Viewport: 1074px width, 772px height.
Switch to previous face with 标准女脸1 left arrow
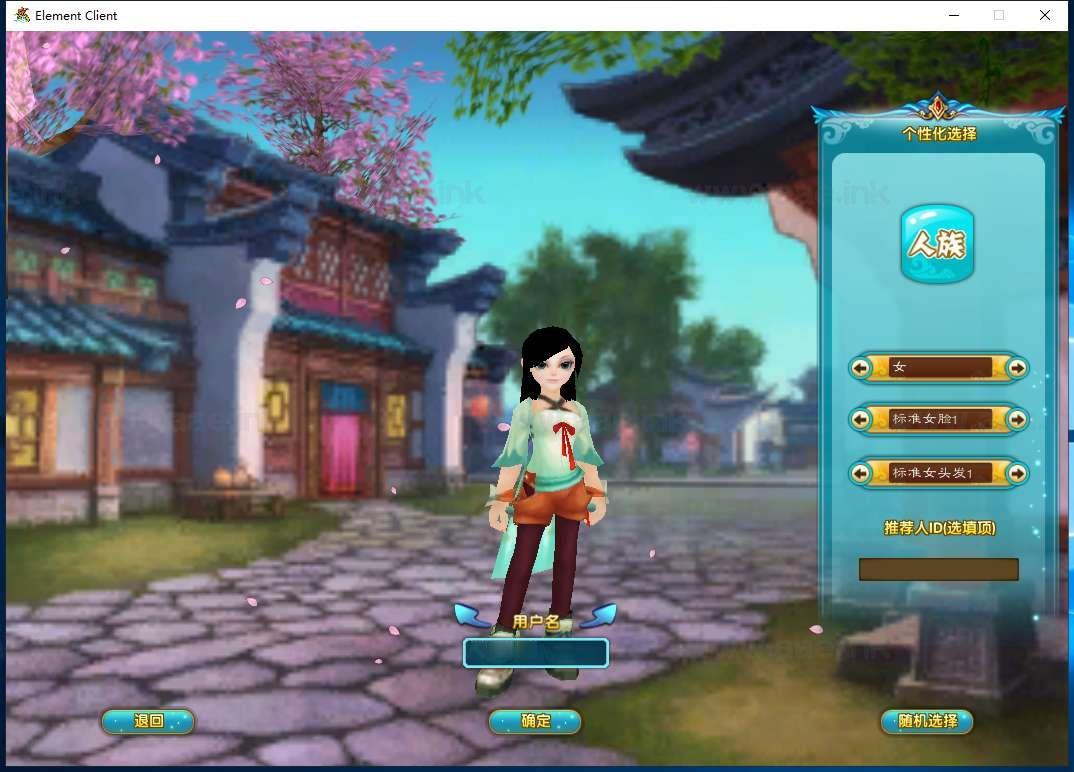[x=860, y=420]
